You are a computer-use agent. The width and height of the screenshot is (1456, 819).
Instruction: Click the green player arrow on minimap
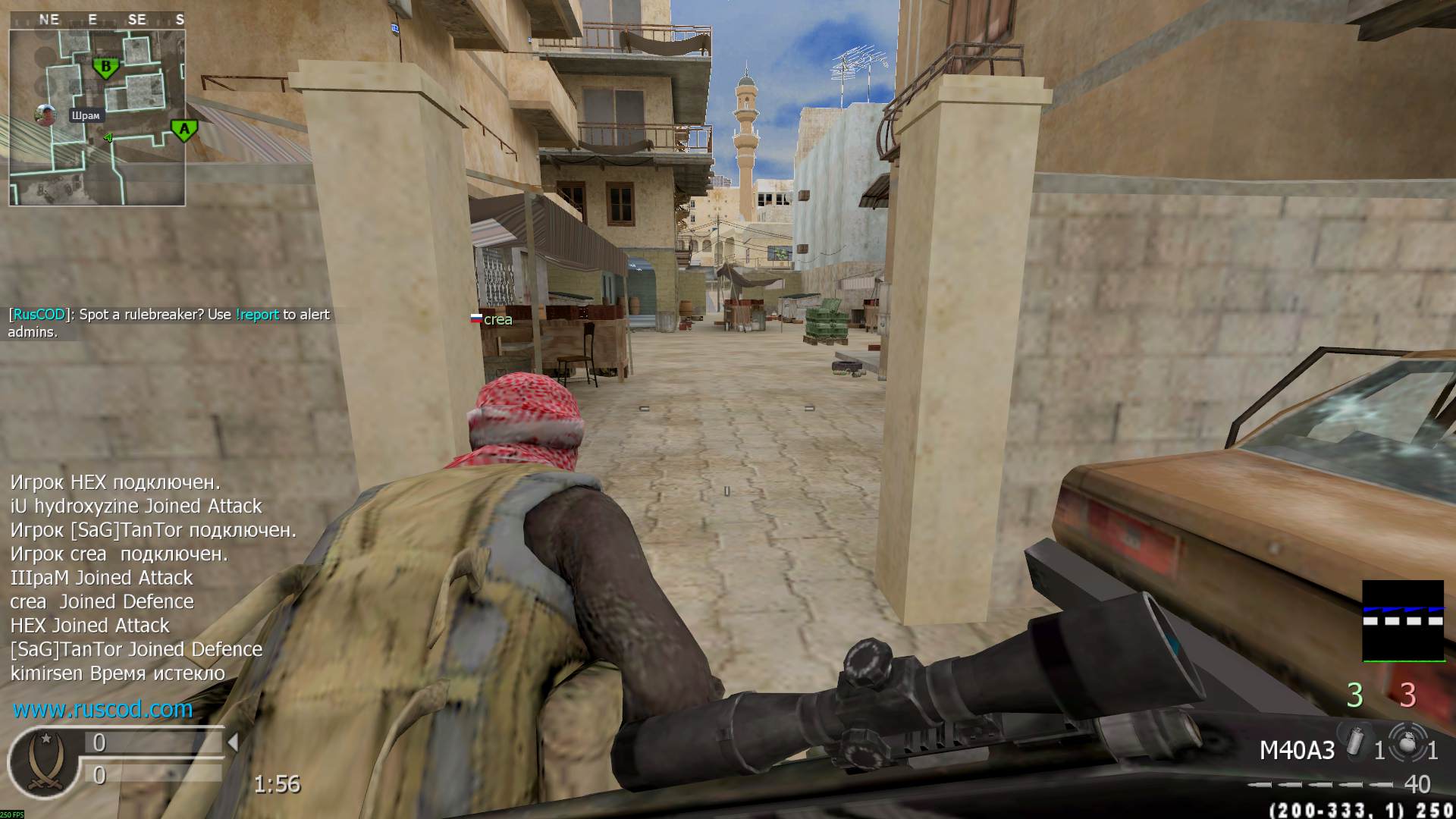coord(108,138)
